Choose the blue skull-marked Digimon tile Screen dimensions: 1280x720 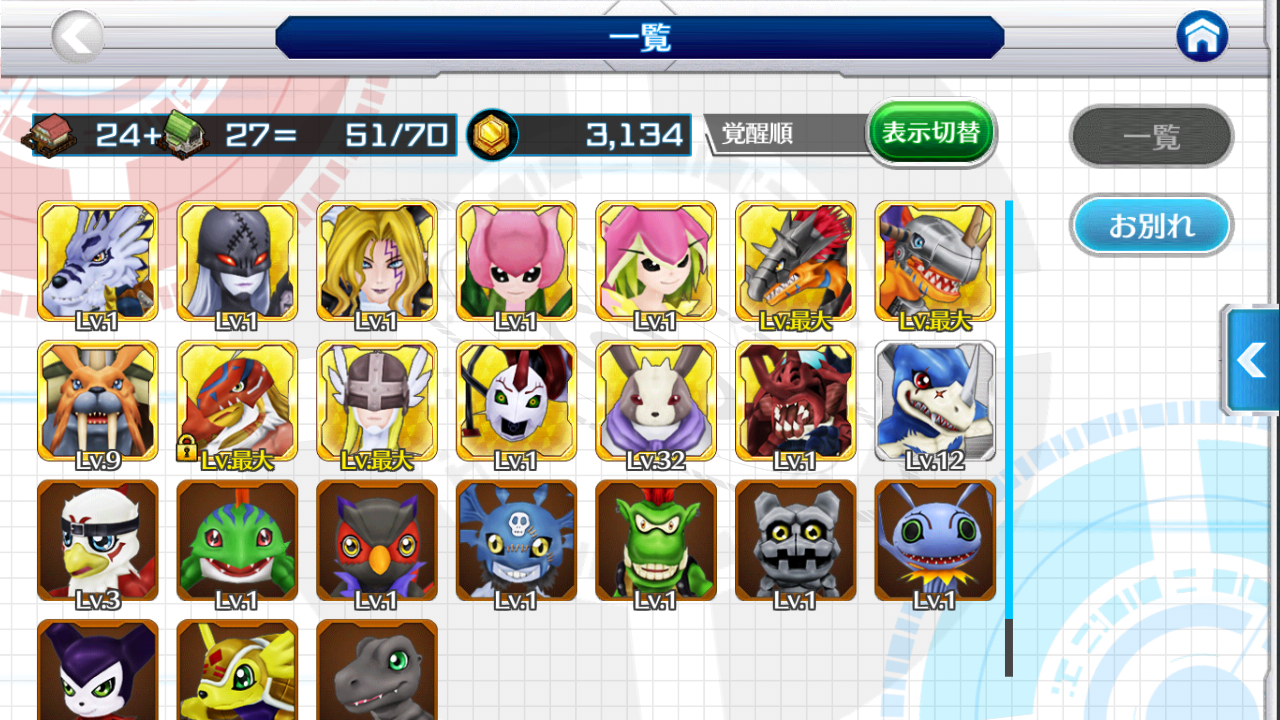click(x=516, y=541)
